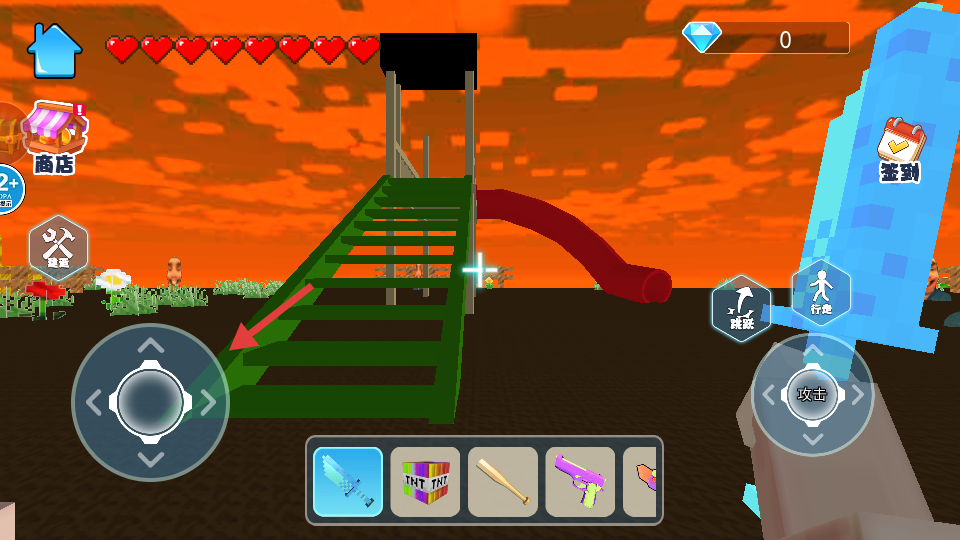Tap the 攻击 attack button

coord(812,394)
